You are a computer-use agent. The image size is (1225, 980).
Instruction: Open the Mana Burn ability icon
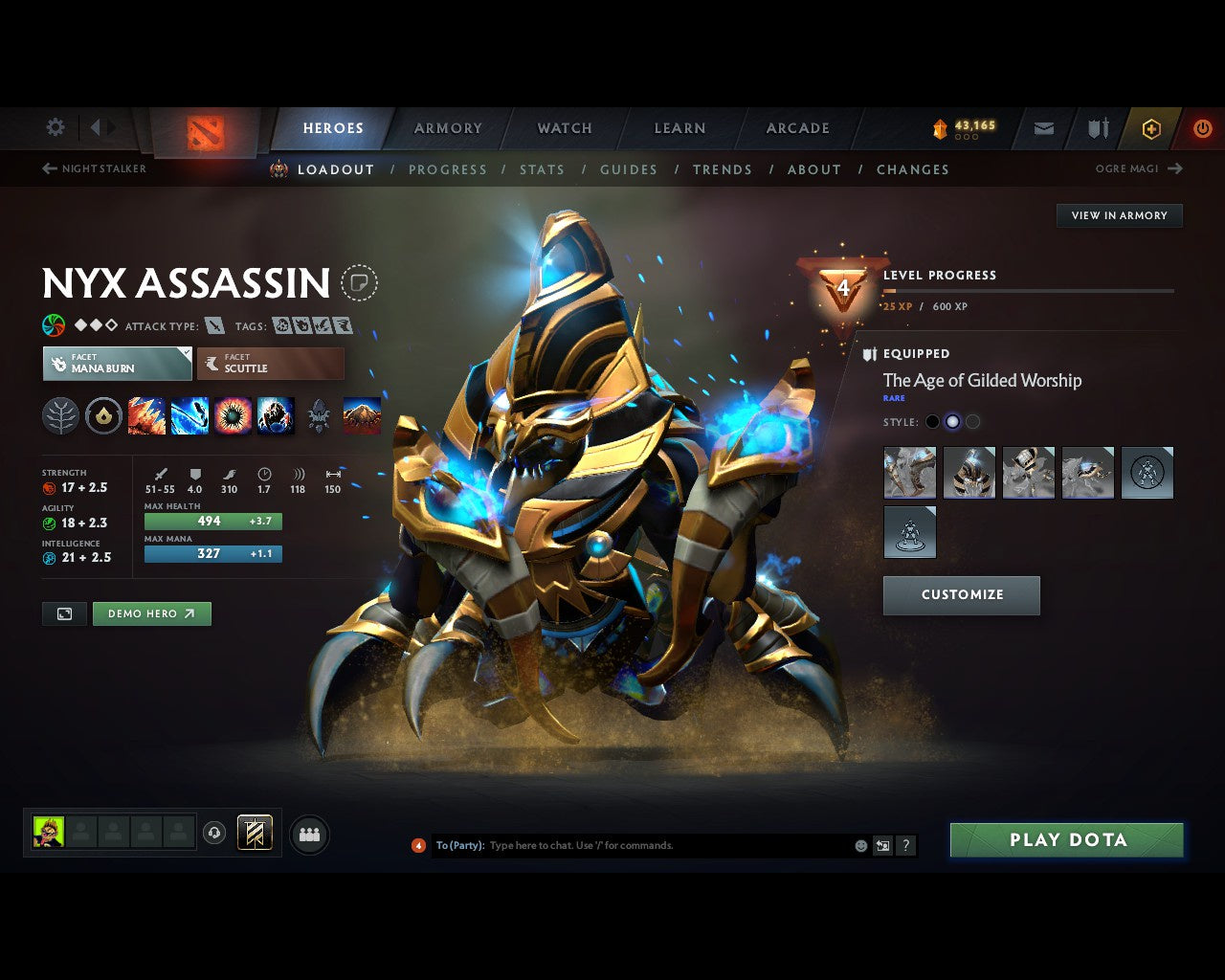tap(190, 415)
